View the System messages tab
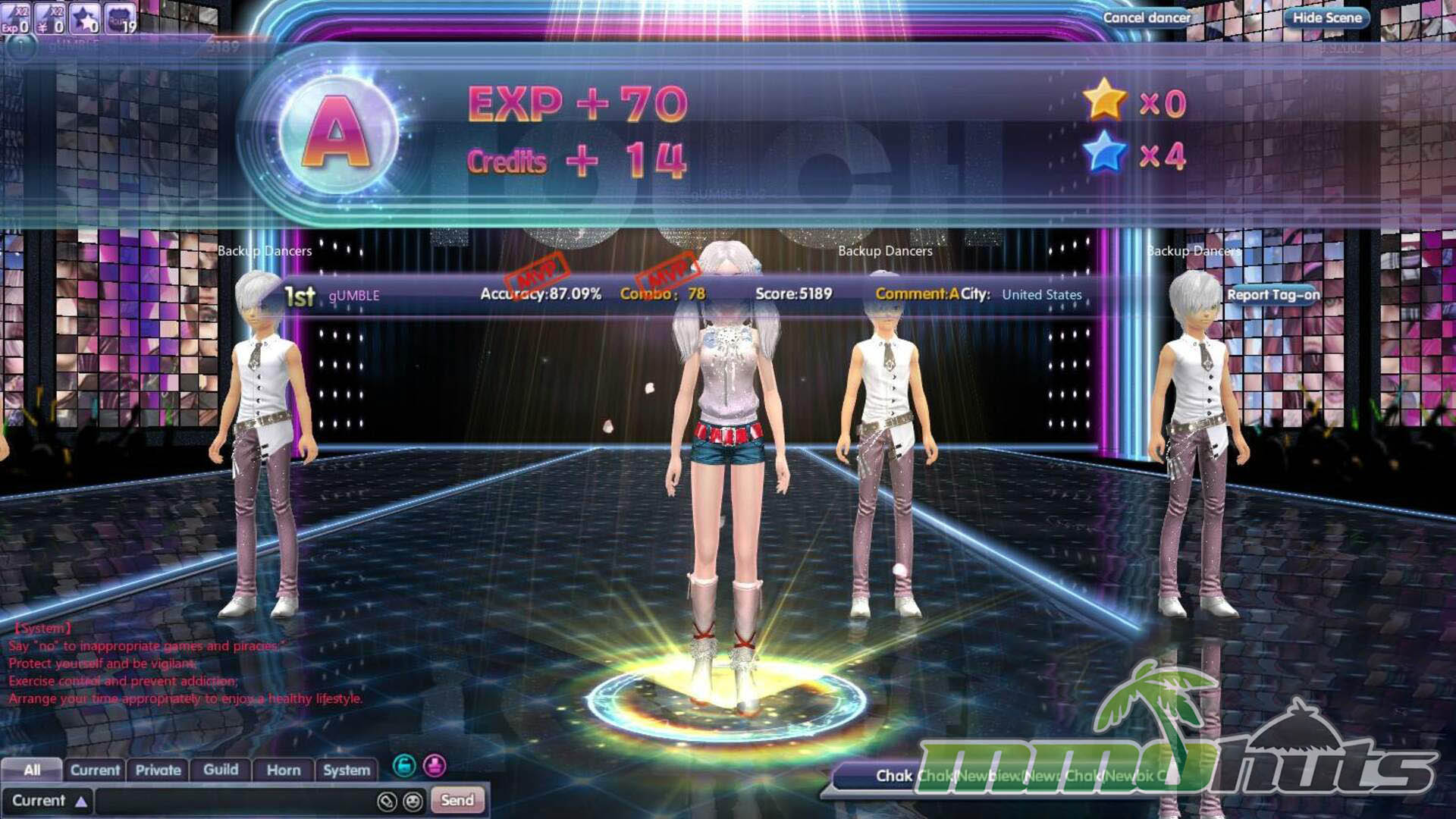This screenshot has width=1456, height=819. coord(347,770)
